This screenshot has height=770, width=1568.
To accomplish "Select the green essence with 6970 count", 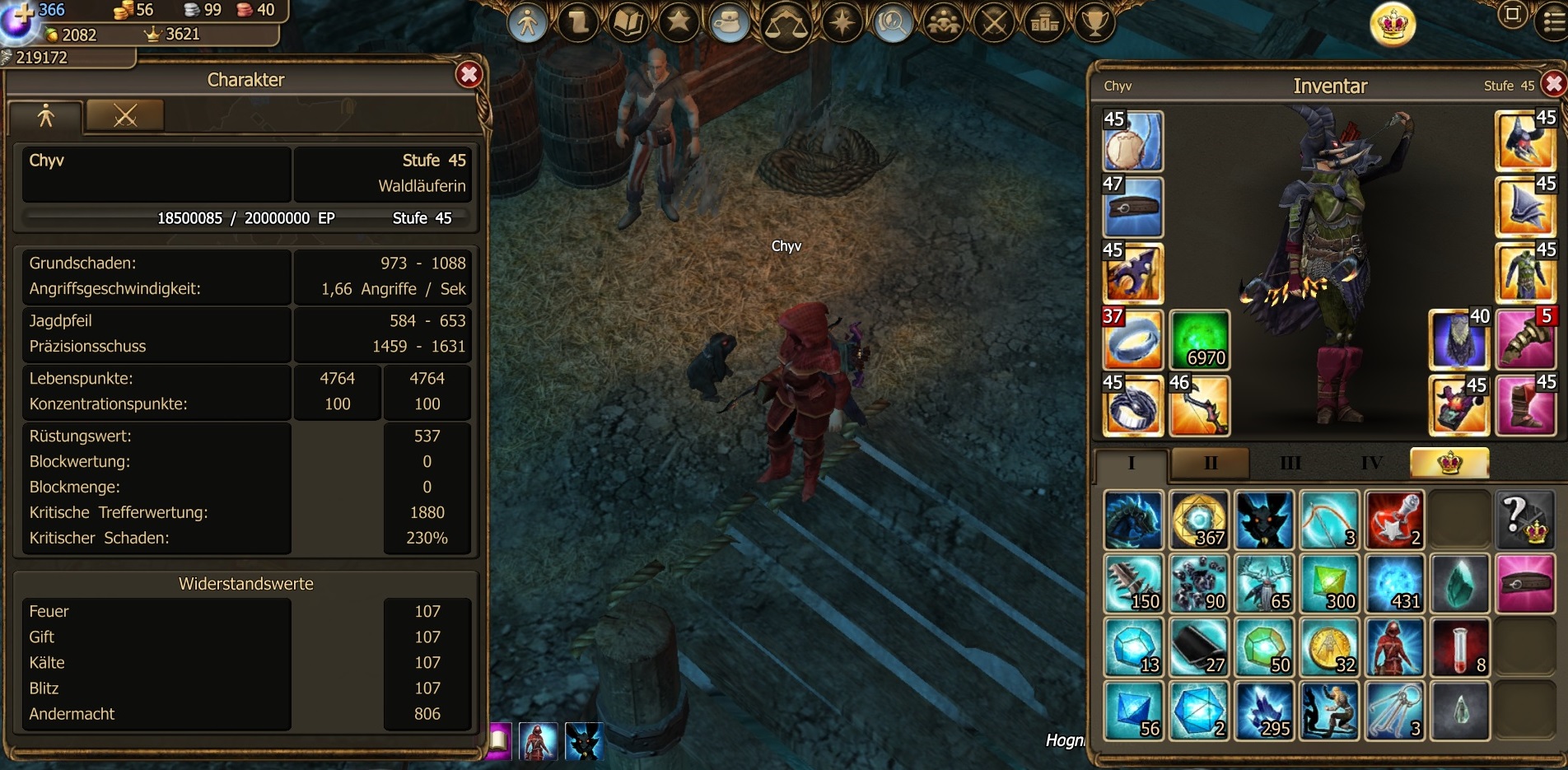I will point(1199,339).
